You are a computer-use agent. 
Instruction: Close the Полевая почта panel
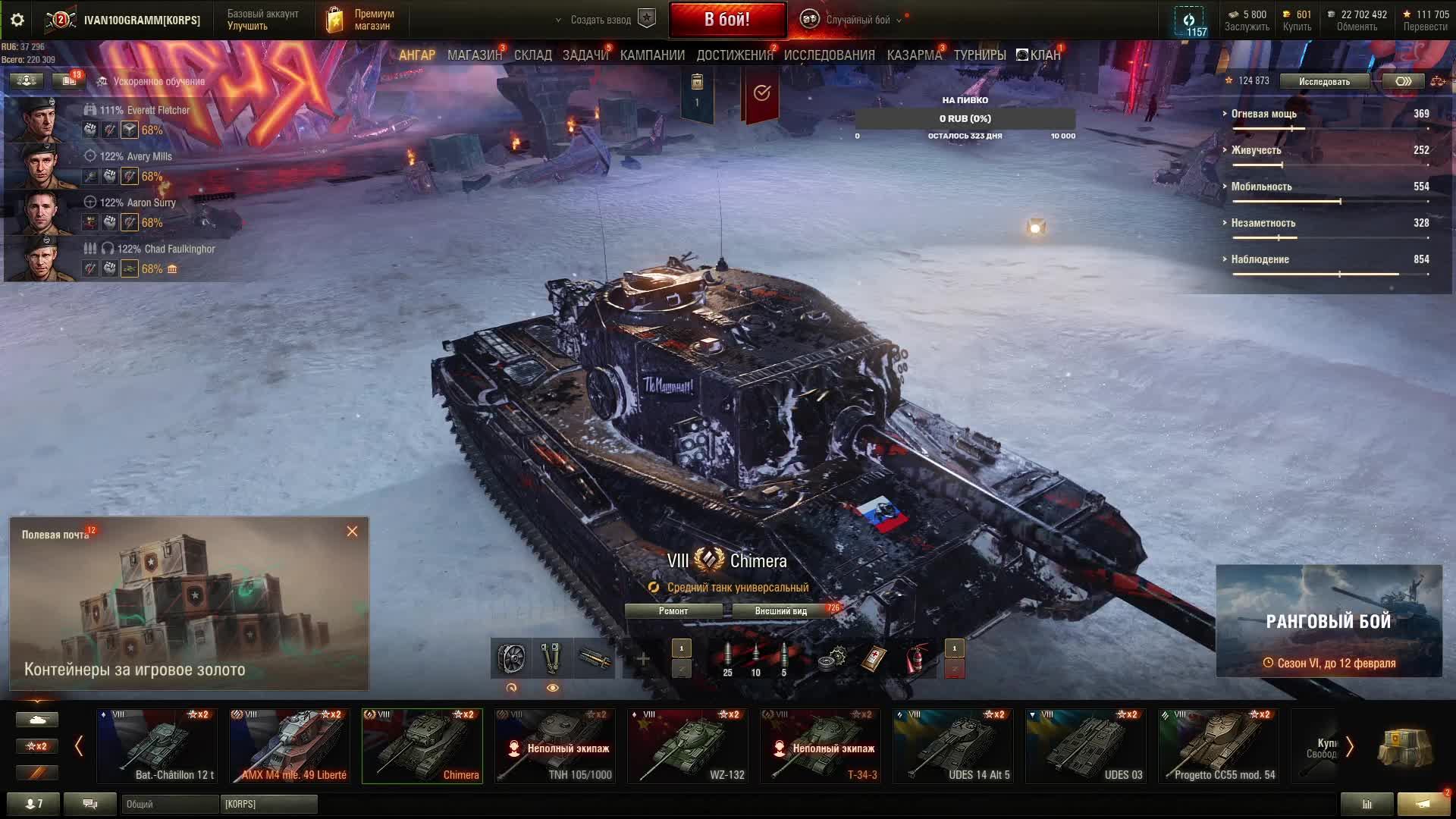pos(352,532)
